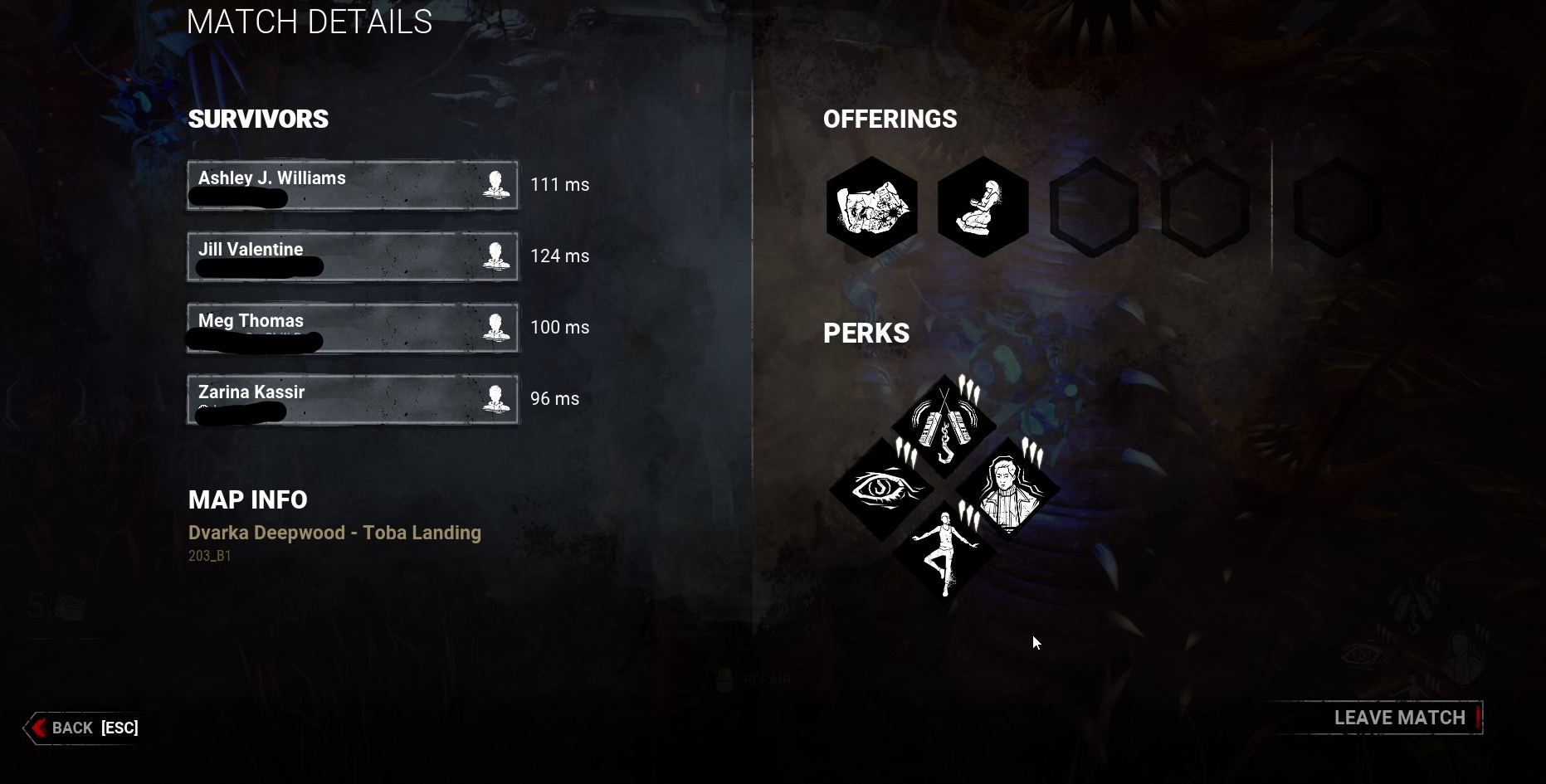1546x784 pixels.
Task: Click the Dvarka Deepwood - Toba Landing map name
Action: tap(334, 533)
